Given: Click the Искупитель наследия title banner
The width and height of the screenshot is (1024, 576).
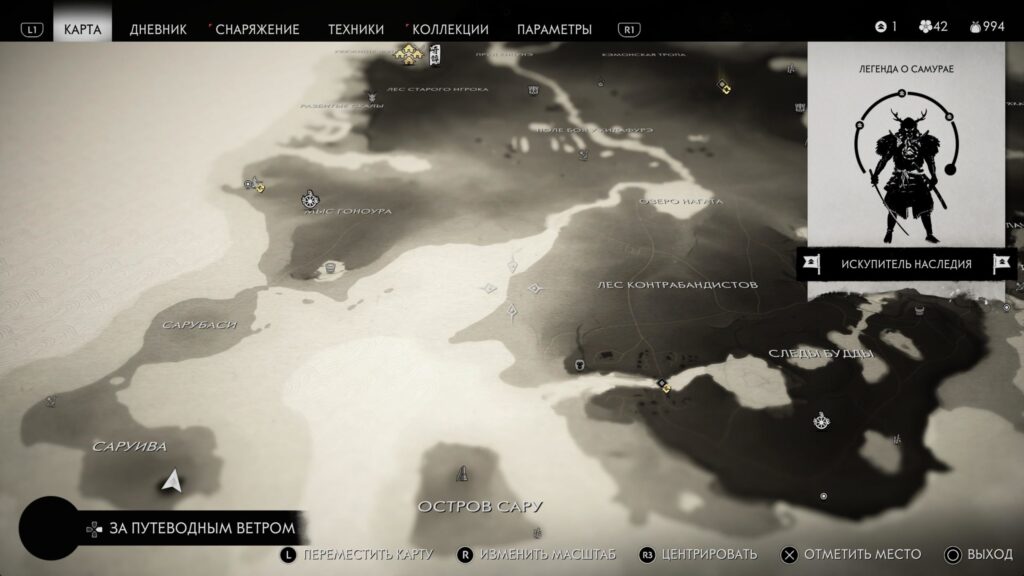Looking at the screenshot, I should 905,264.
